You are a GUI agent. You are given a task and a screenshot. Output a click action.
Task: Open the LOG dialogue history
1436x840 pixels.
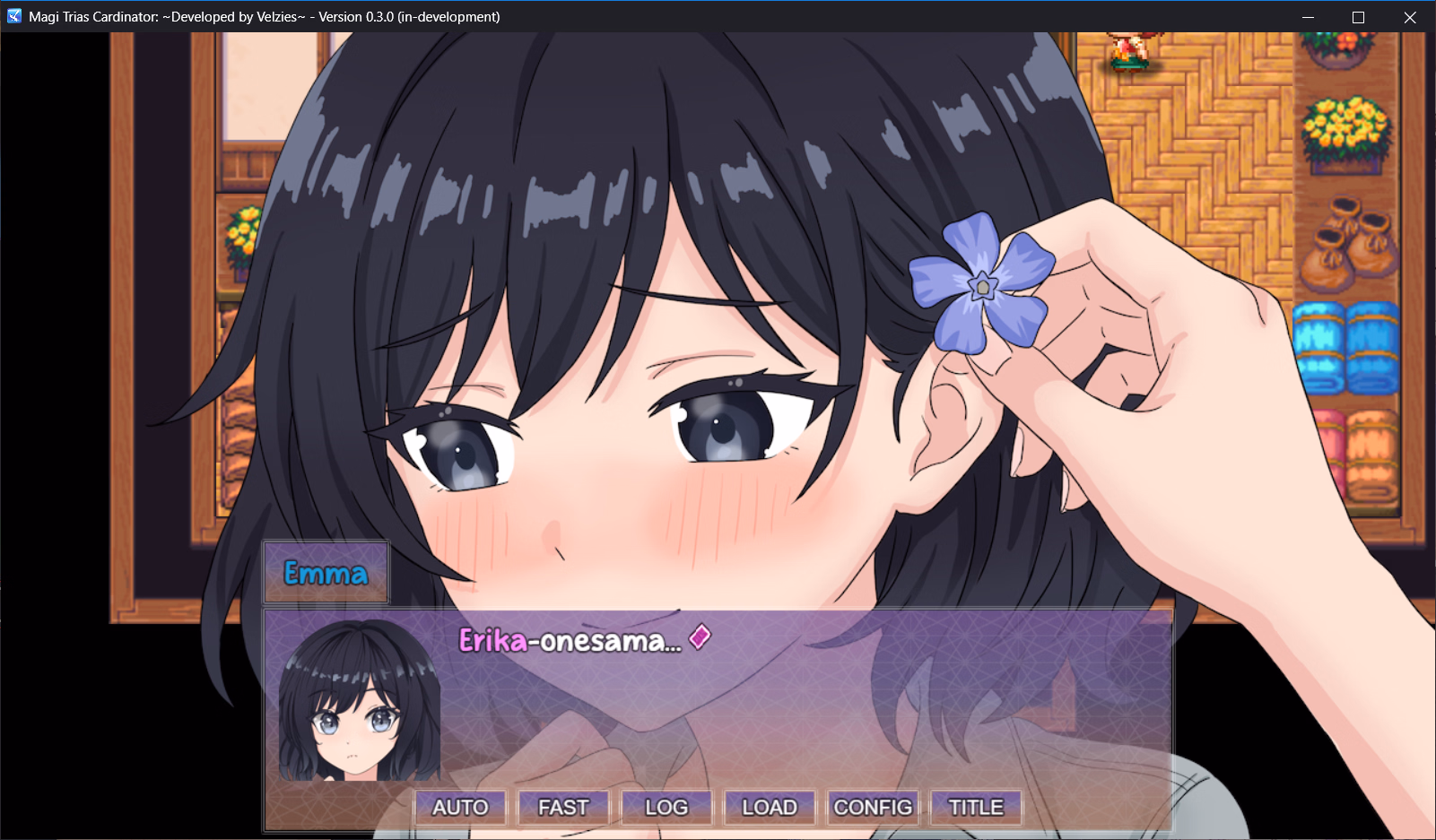(666, 806)
